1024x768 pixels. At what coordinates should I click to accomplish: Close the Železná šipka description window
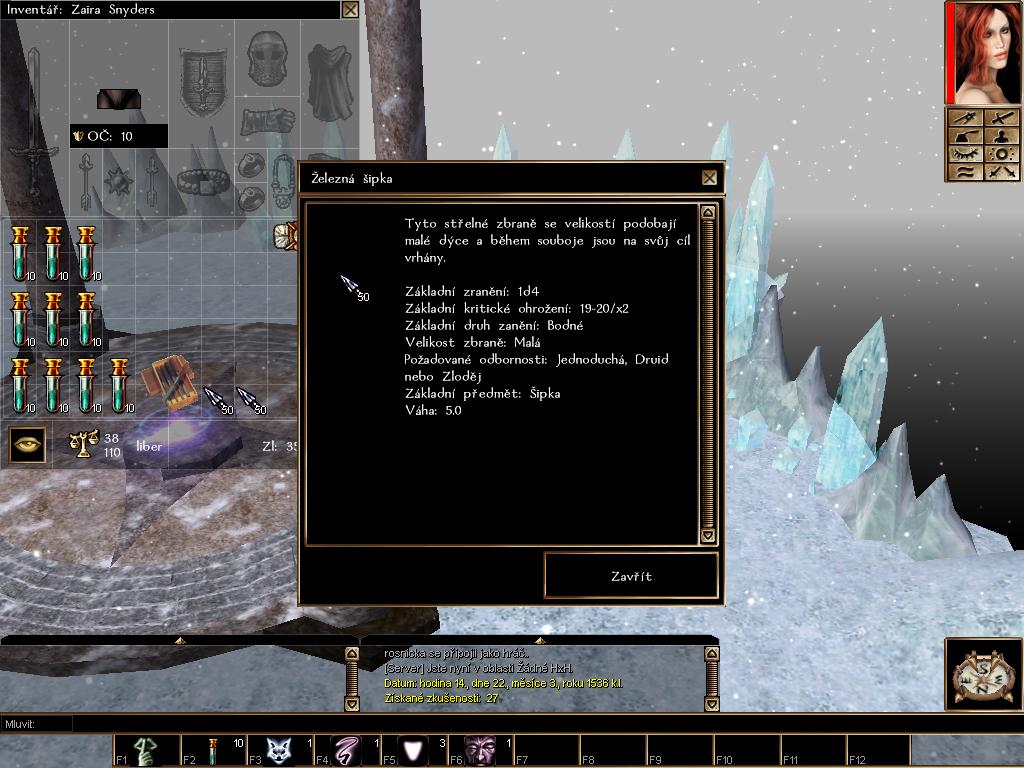(x=709, y=178)
